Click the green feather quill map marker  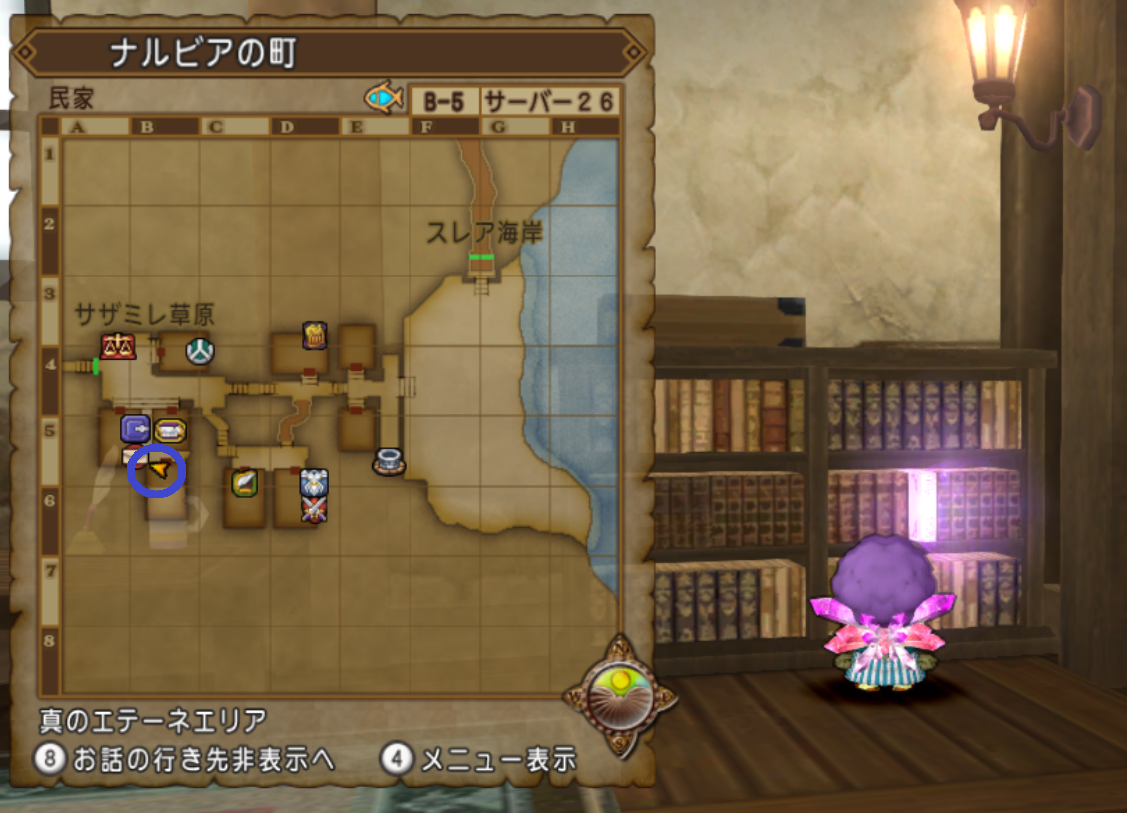click(244, 483)
